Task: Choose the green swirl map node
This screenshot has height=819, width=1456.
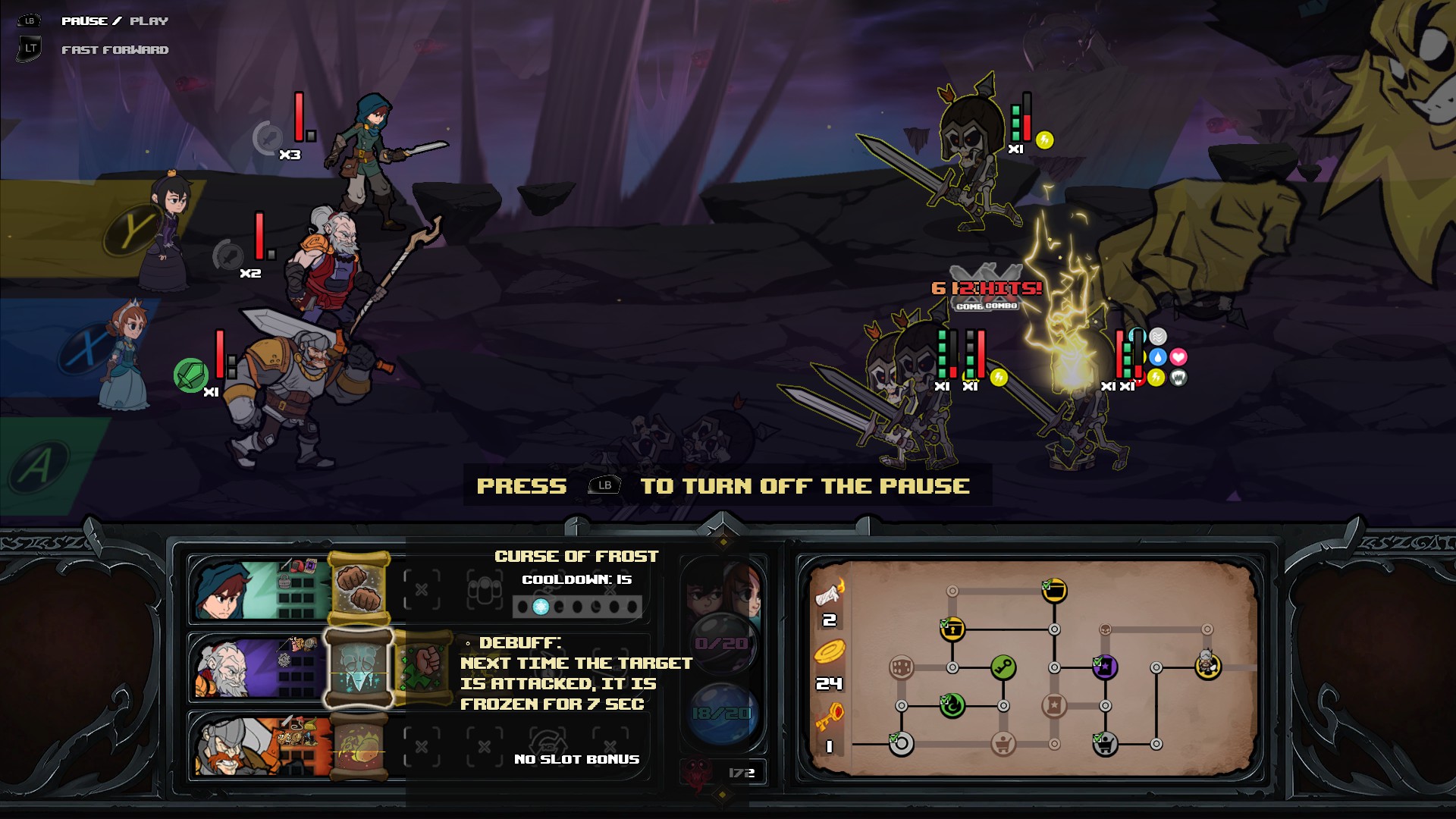Action: coord(952,705)
